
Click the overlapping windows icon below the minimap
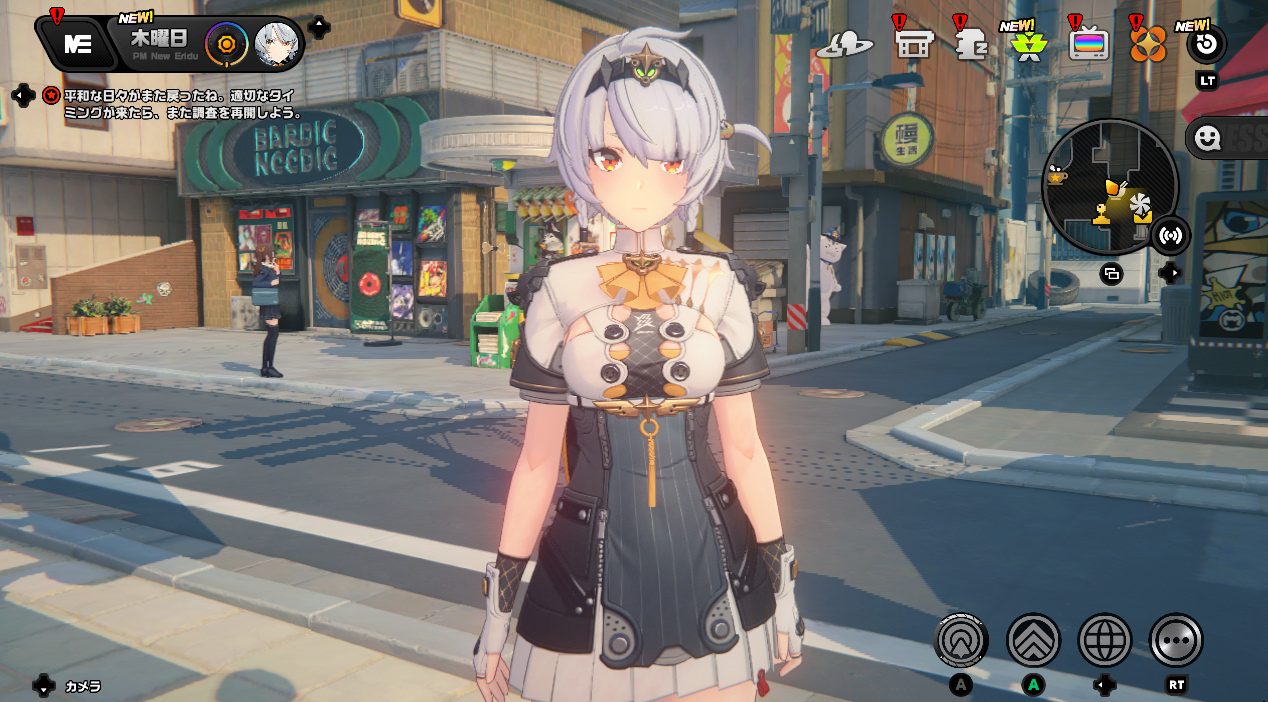tap(1111, 273)
